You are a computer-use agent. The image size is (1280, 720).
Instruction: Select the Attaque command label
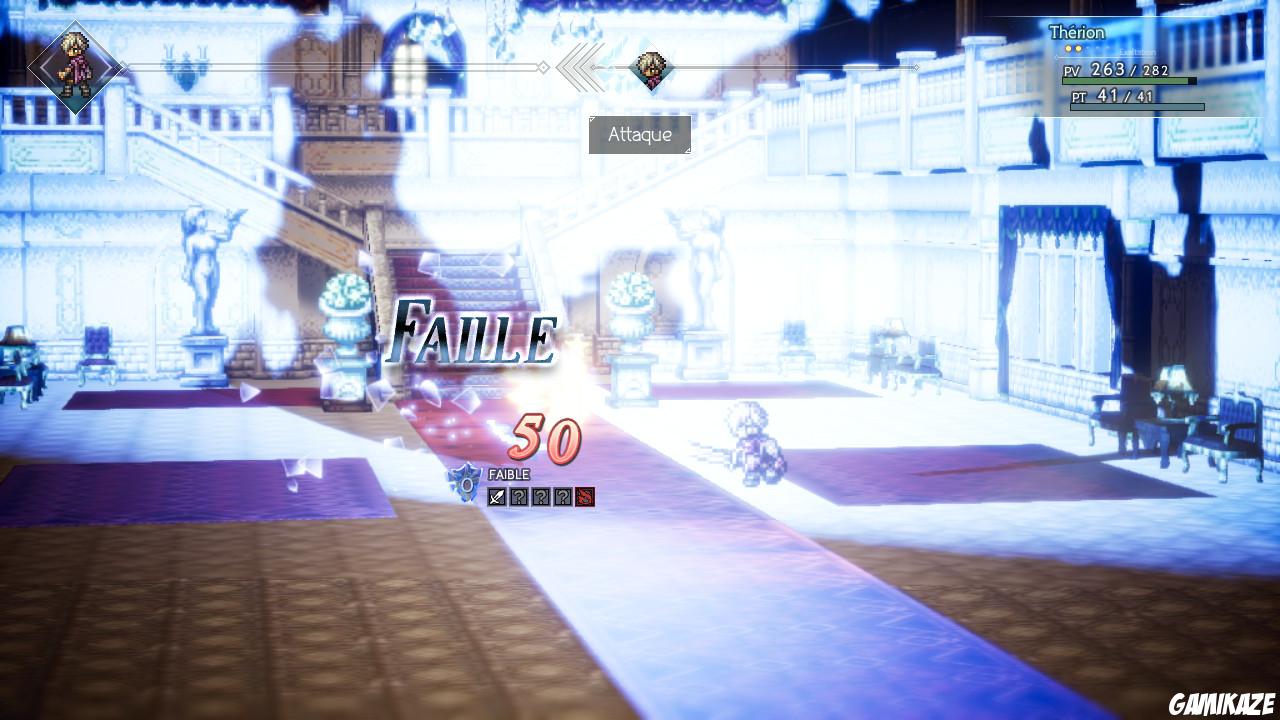[x=642, y=135]
